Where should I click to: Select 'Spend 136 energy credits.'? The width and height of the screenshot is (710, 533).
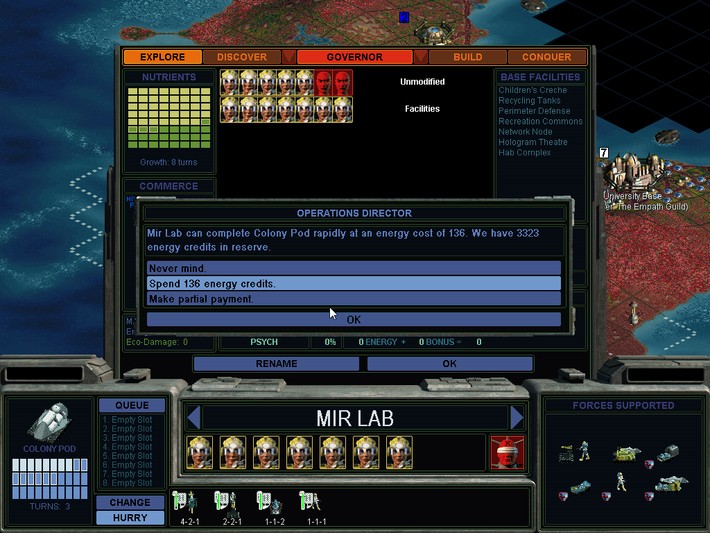(x=354, y=283)
